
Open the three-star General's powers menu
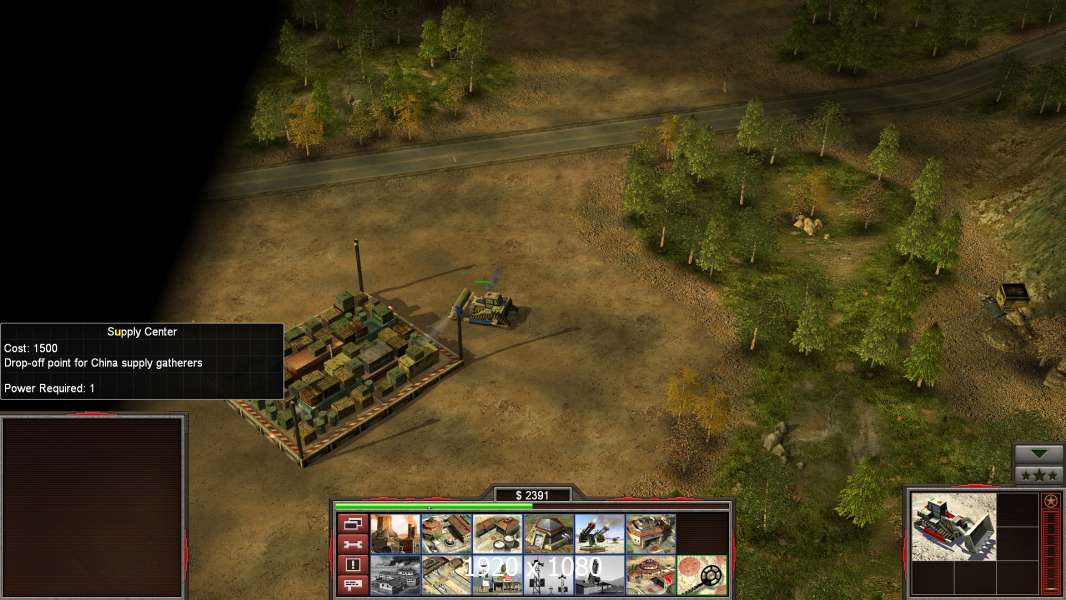click(x=1038, y=475)
